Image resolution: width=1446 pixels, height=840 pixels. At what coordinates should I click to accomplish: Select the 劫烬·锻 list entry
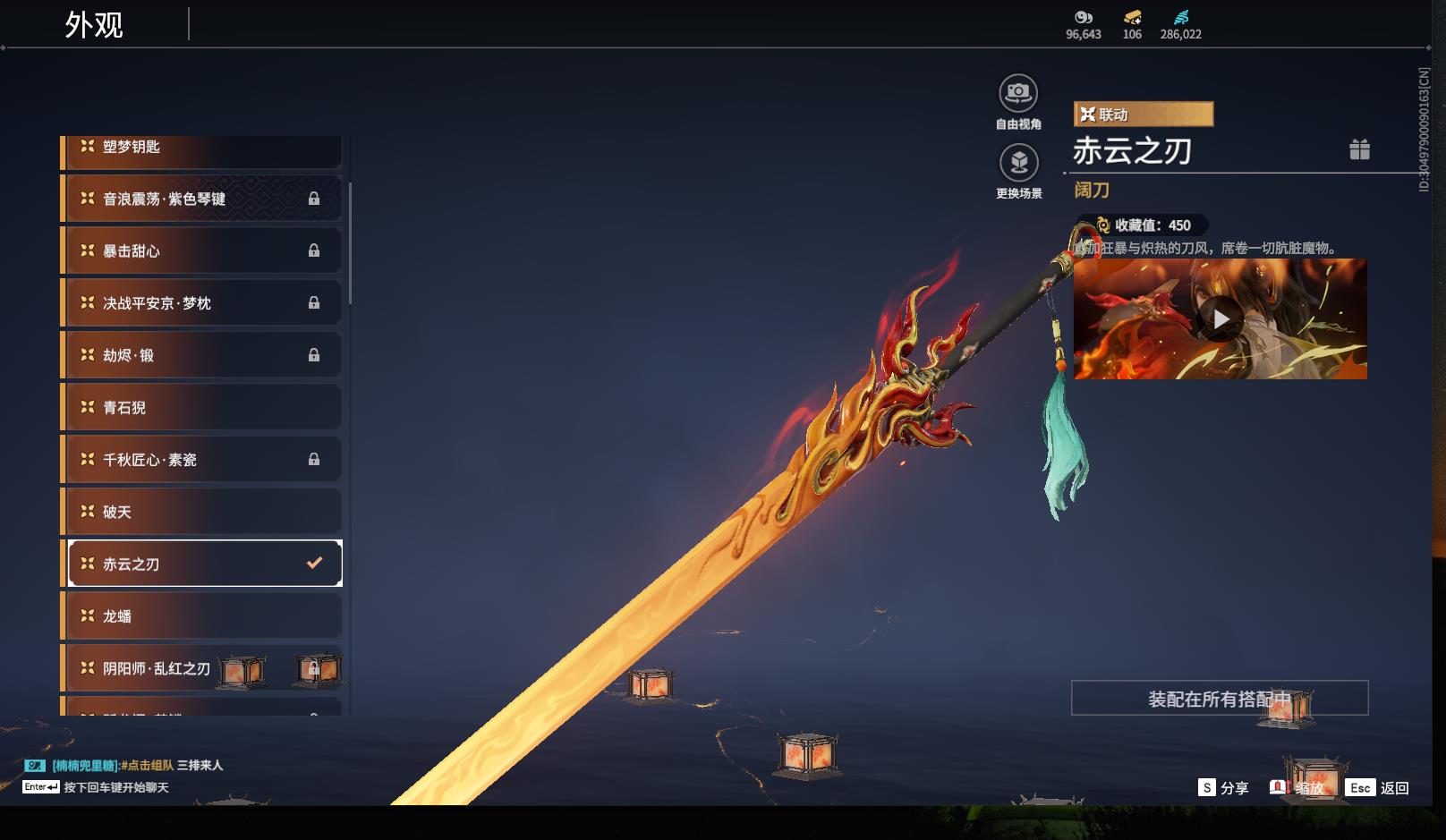pos(203,355)
